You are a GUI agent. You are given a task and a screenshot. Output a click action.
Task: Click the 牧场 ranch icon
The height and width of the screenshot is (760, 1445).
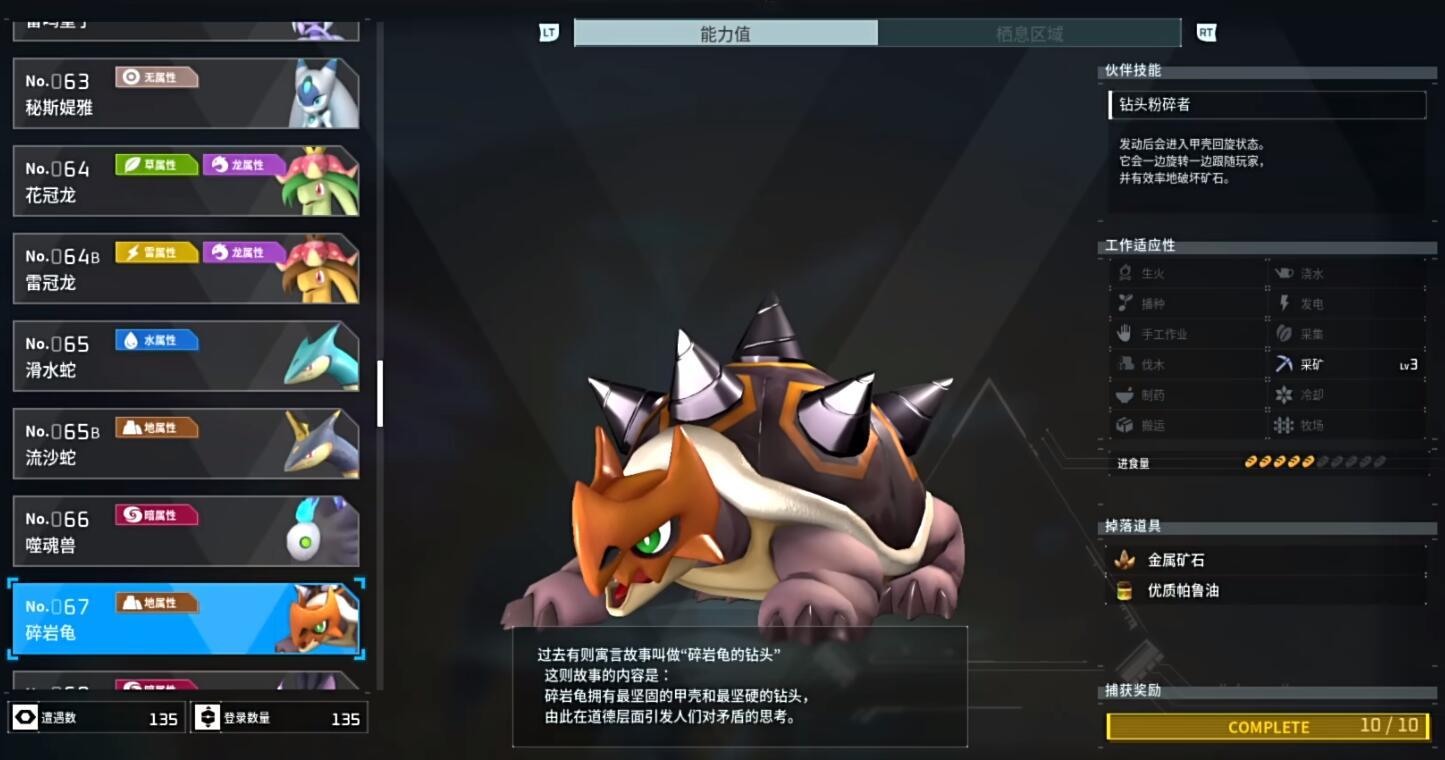point(1283,425)
